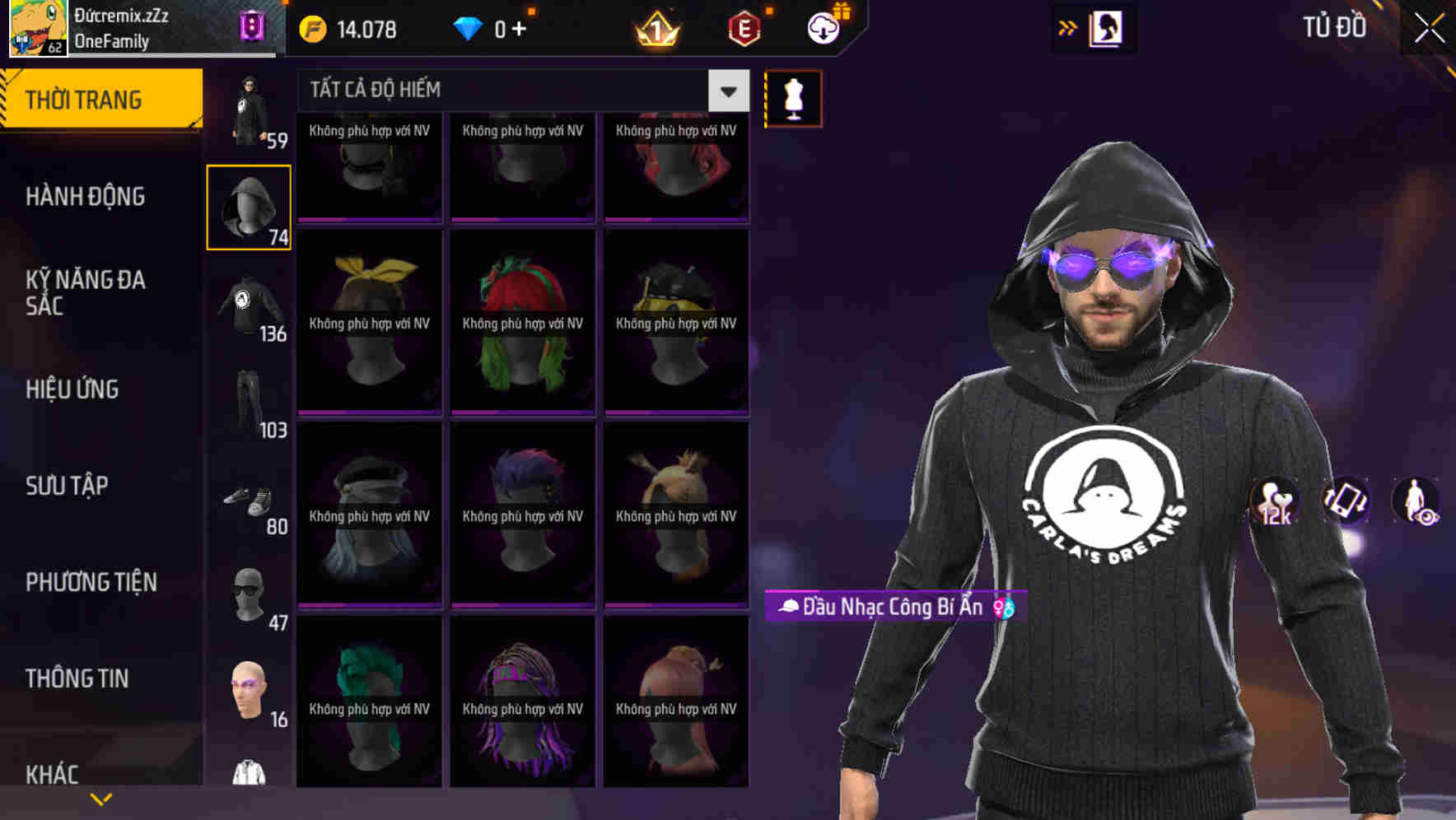Viewport: 1456px width, 820px height.
Task: Click the E-badge event progress indicator
Action: [745, 28]
